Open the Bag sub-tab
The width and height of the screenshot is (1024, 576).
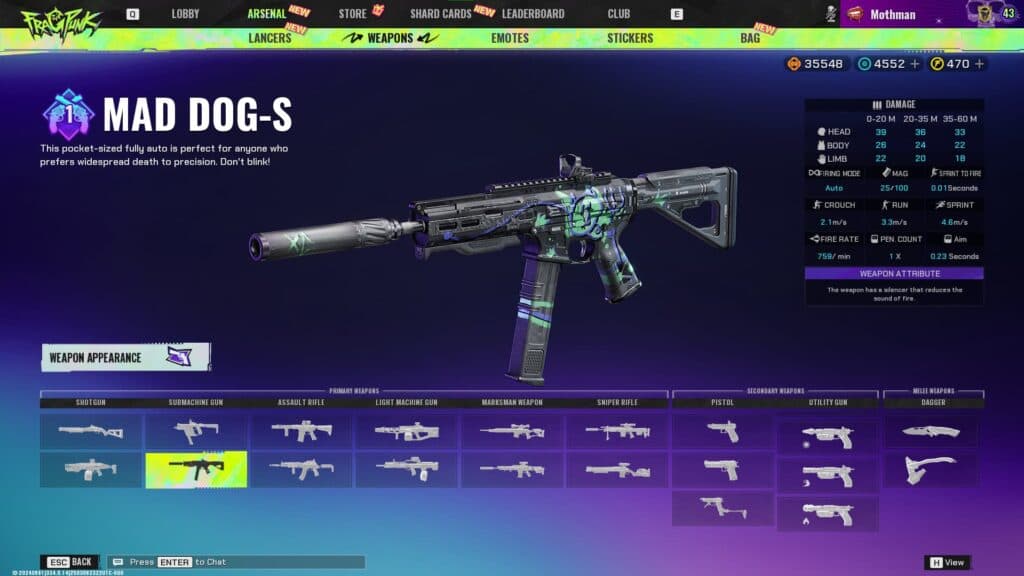pyautogui.click(x=750, y=38)
